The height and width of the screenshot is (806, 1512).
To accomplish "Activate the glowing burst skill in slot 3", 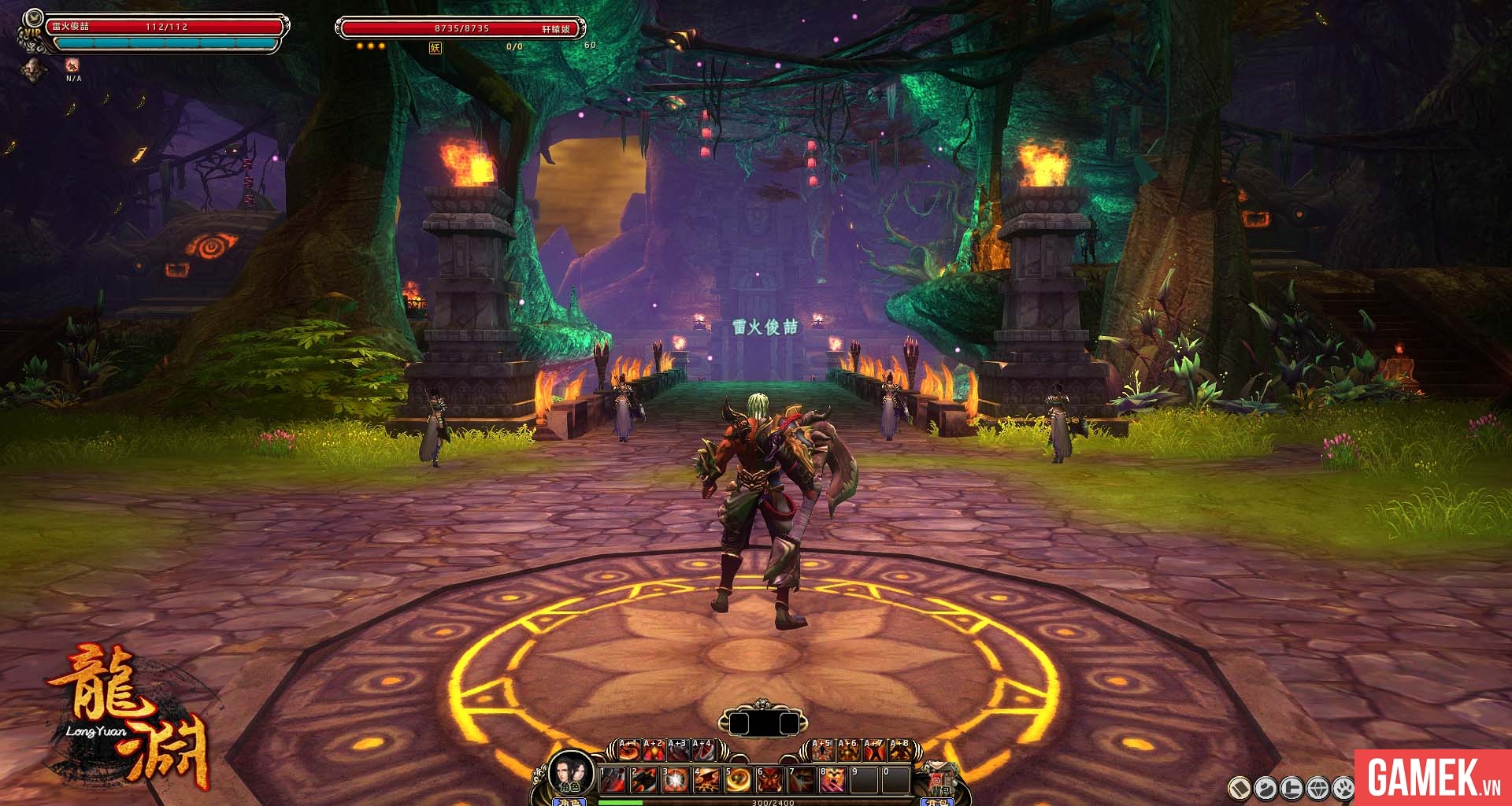I will pyautogui.click(x=676, y=781).
